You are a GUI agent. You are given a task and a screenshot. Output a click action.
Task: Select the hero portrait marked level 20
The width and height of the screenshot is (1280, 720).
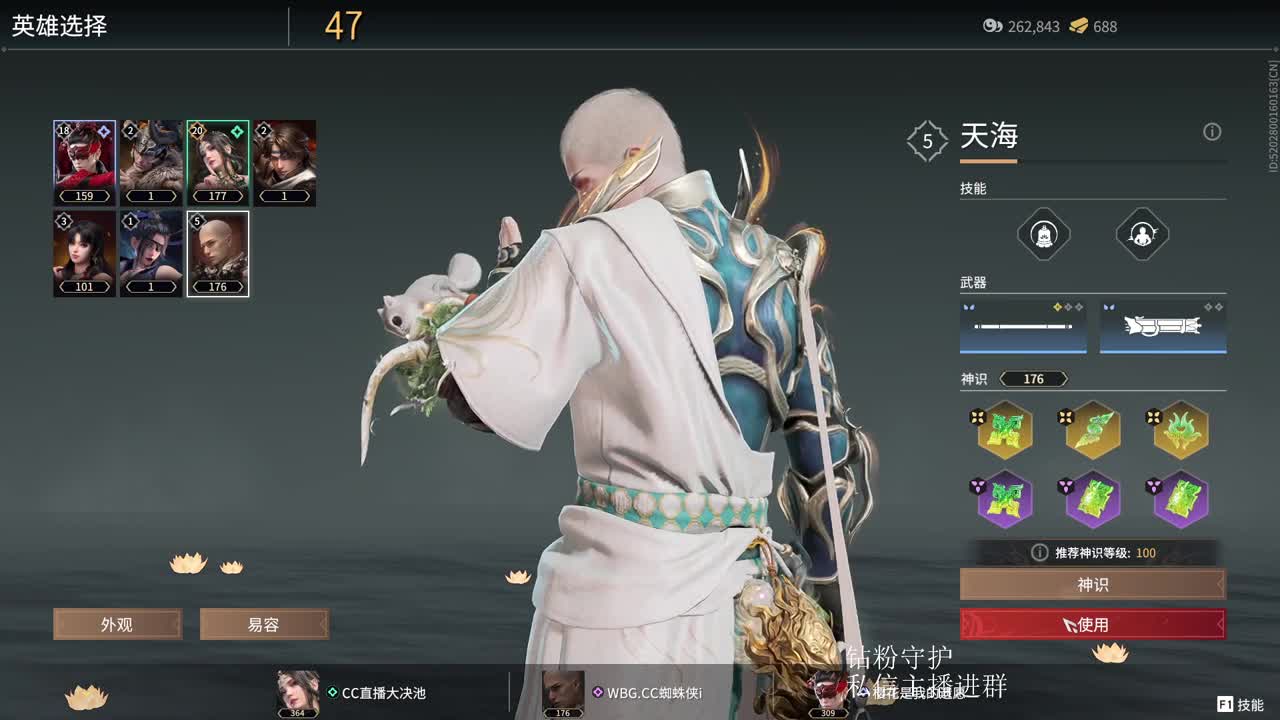coord(218,162)
